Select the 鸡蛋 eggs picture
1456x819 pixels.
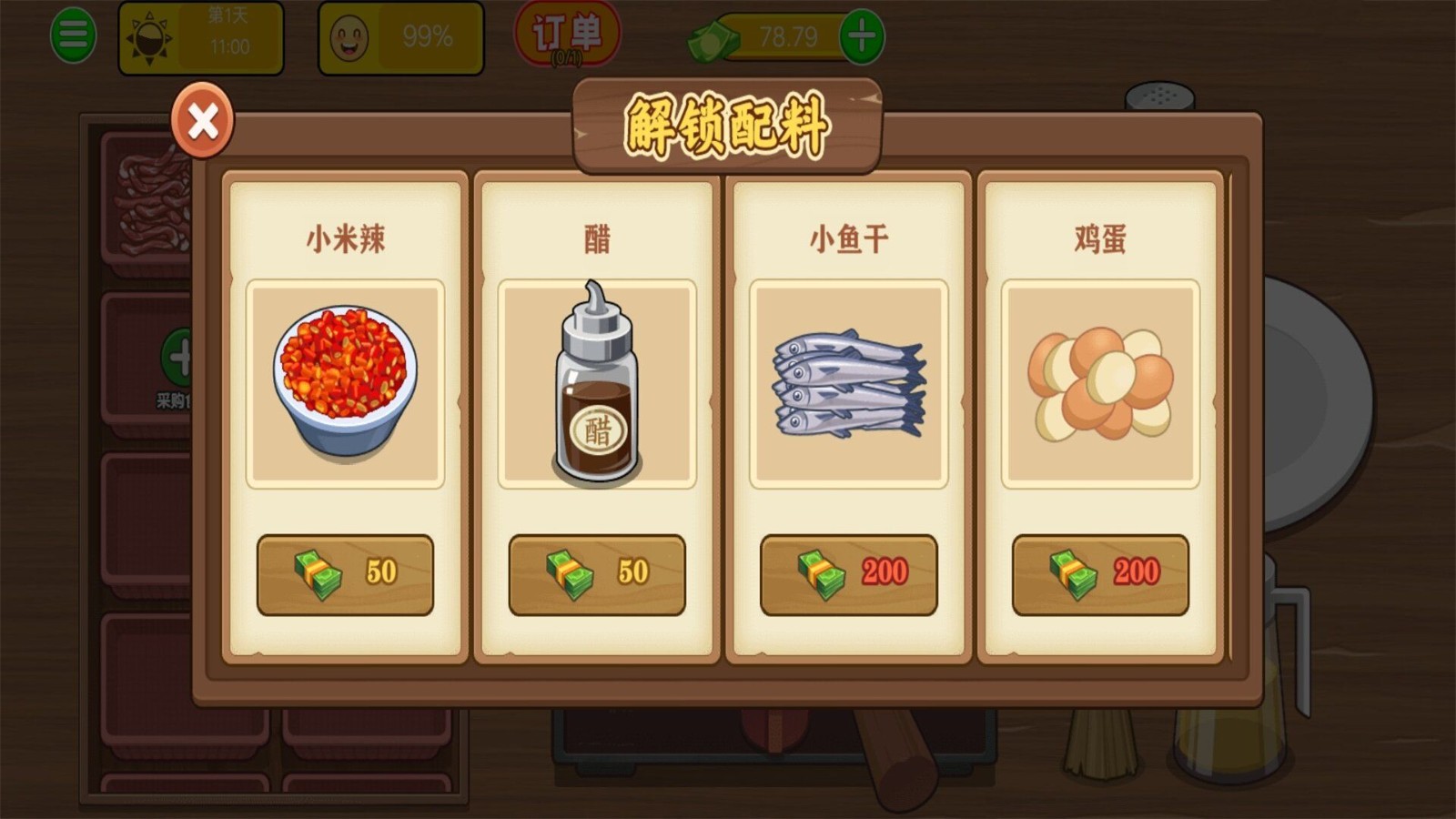coord(1099,382)
